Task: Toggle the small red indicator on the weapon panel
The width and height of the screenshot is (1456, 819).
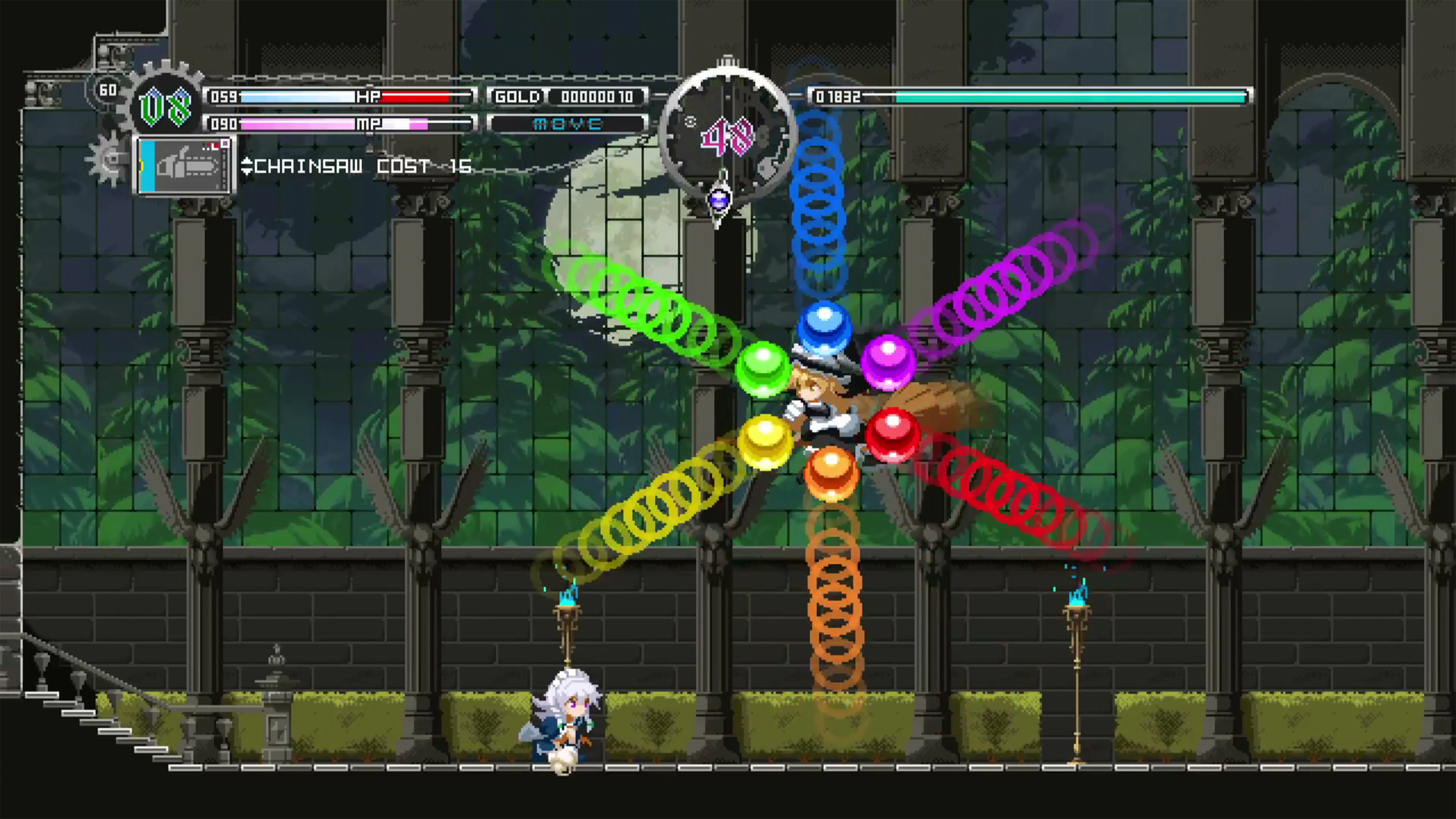Action: (x=216, y=146)
